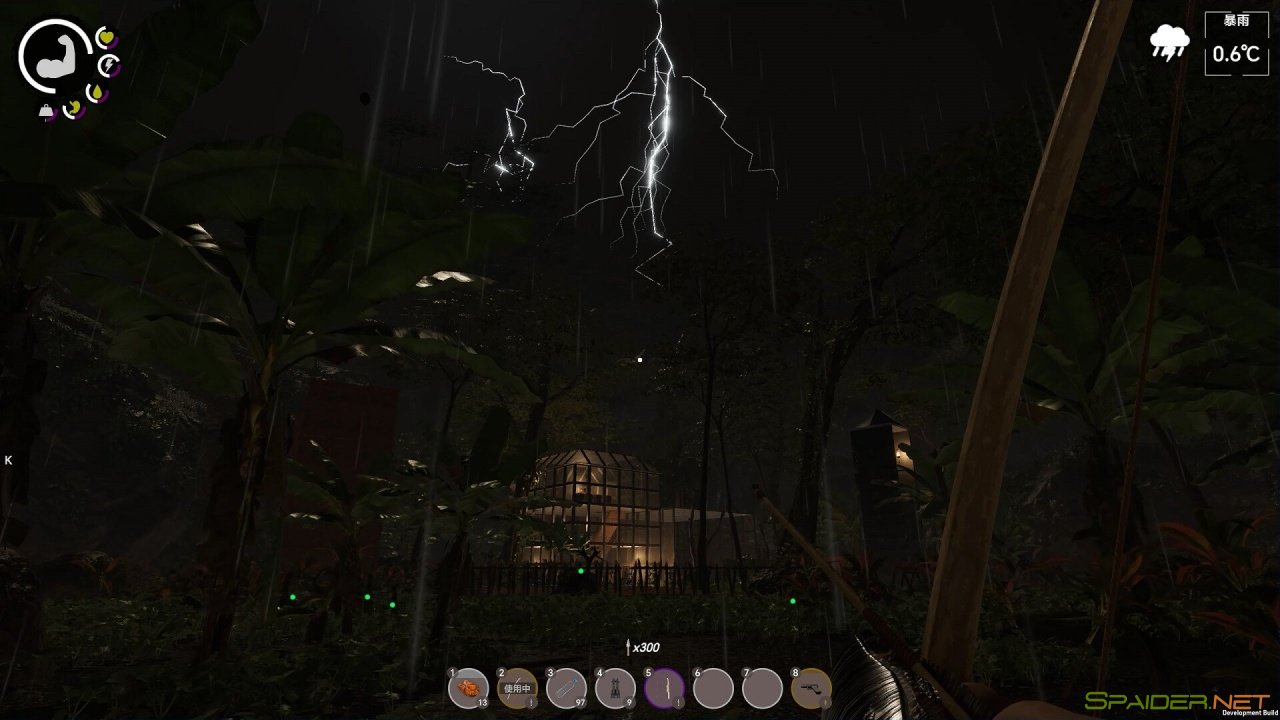Select the purple-highlighted bow slot
Image resolution: width=1280 pixels, height=720 pixels.
click(664, 688)
